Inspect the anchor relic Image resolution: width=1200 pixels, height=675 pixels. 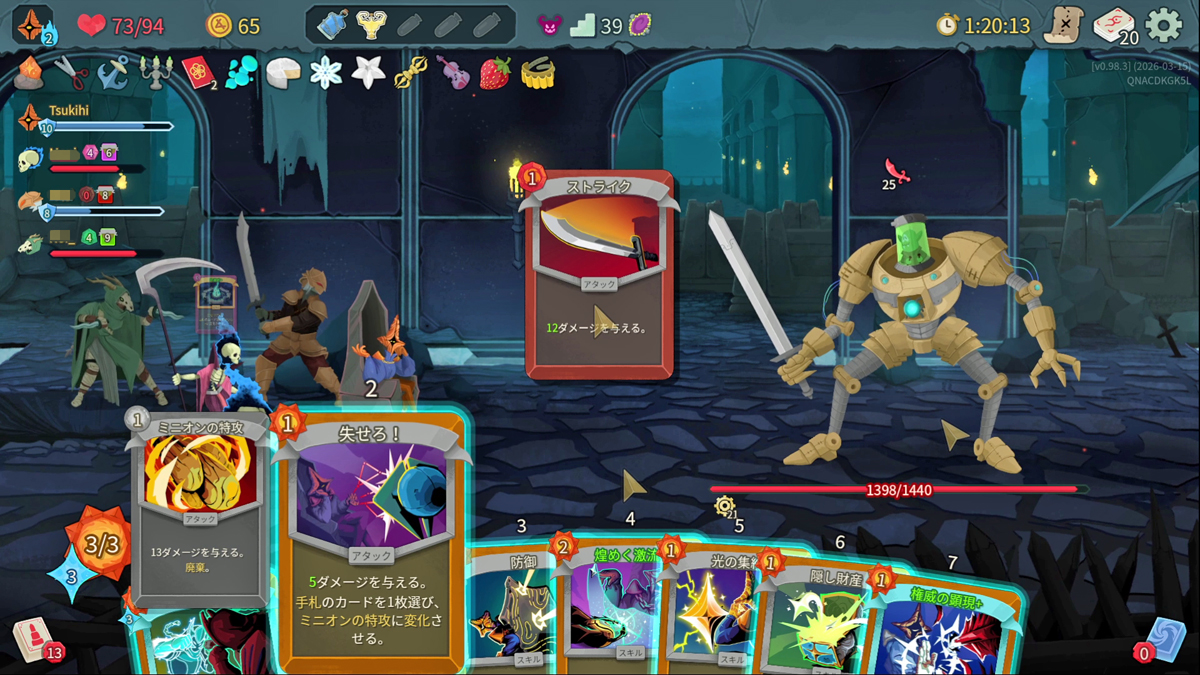[x=112, y=72]
